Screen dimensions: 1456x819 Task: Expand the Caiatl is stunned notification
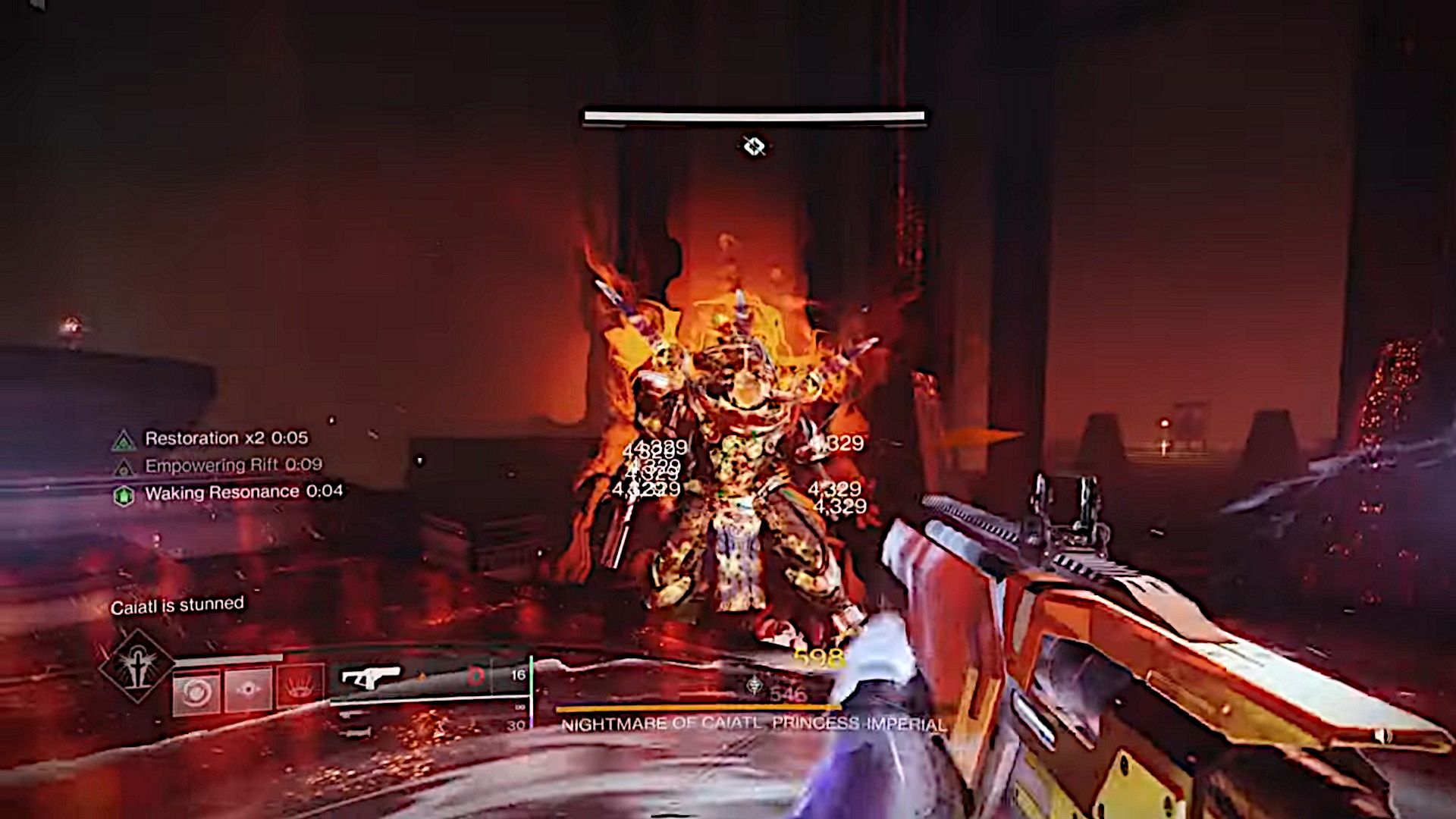[177, 606]
